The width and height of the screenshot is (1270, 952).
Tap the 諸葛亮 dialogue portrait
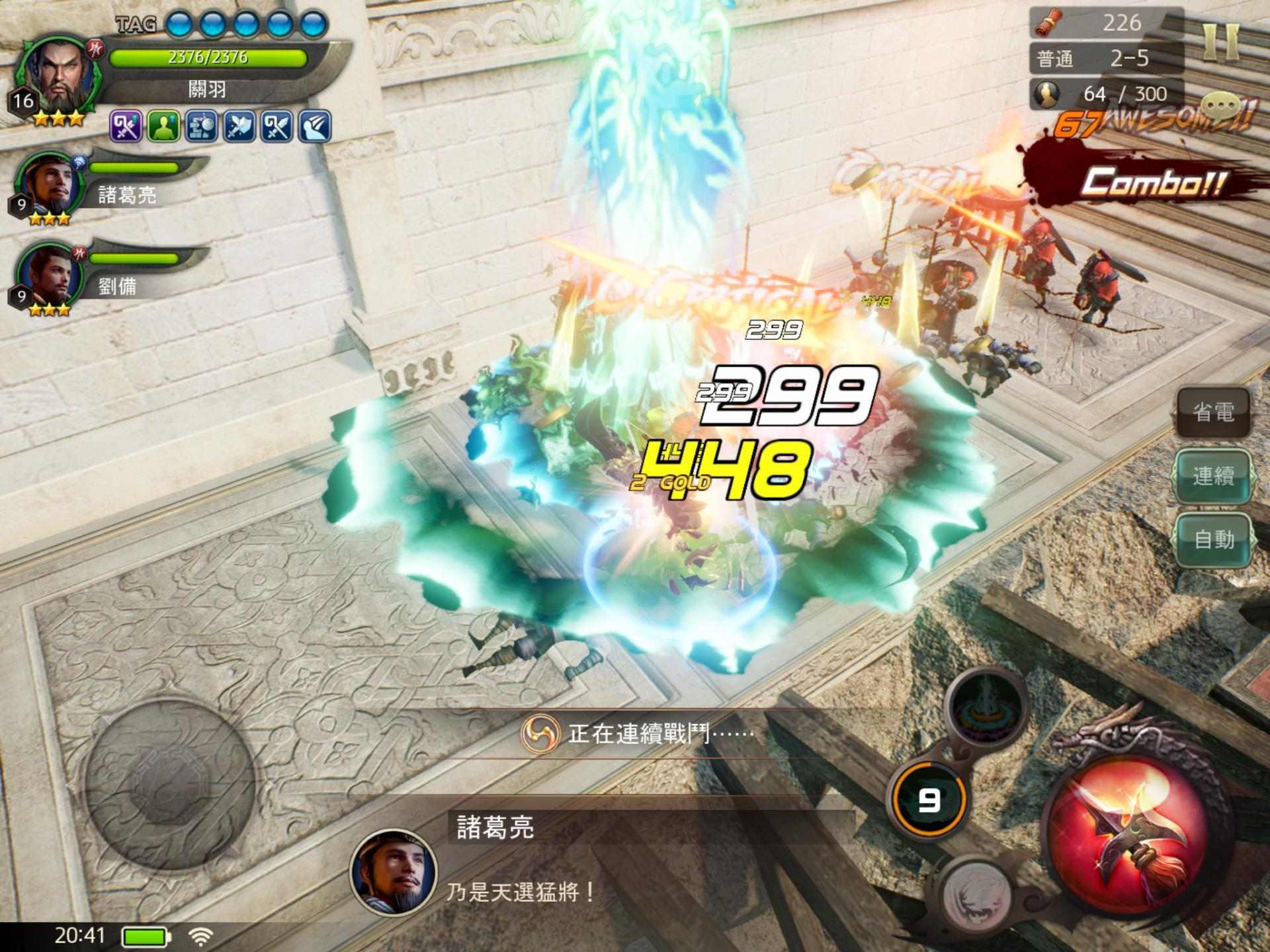[x=394, y=871]
